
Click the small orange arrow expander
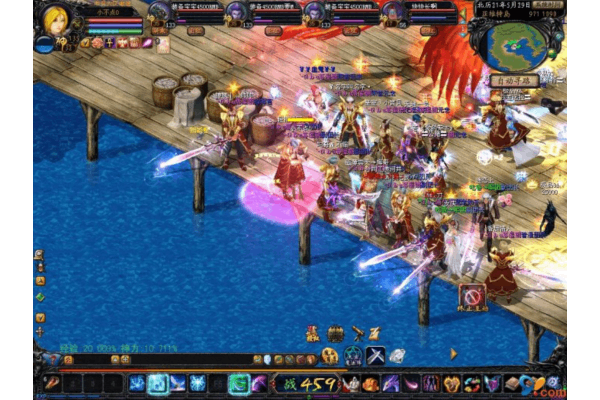tap(453, 353)
